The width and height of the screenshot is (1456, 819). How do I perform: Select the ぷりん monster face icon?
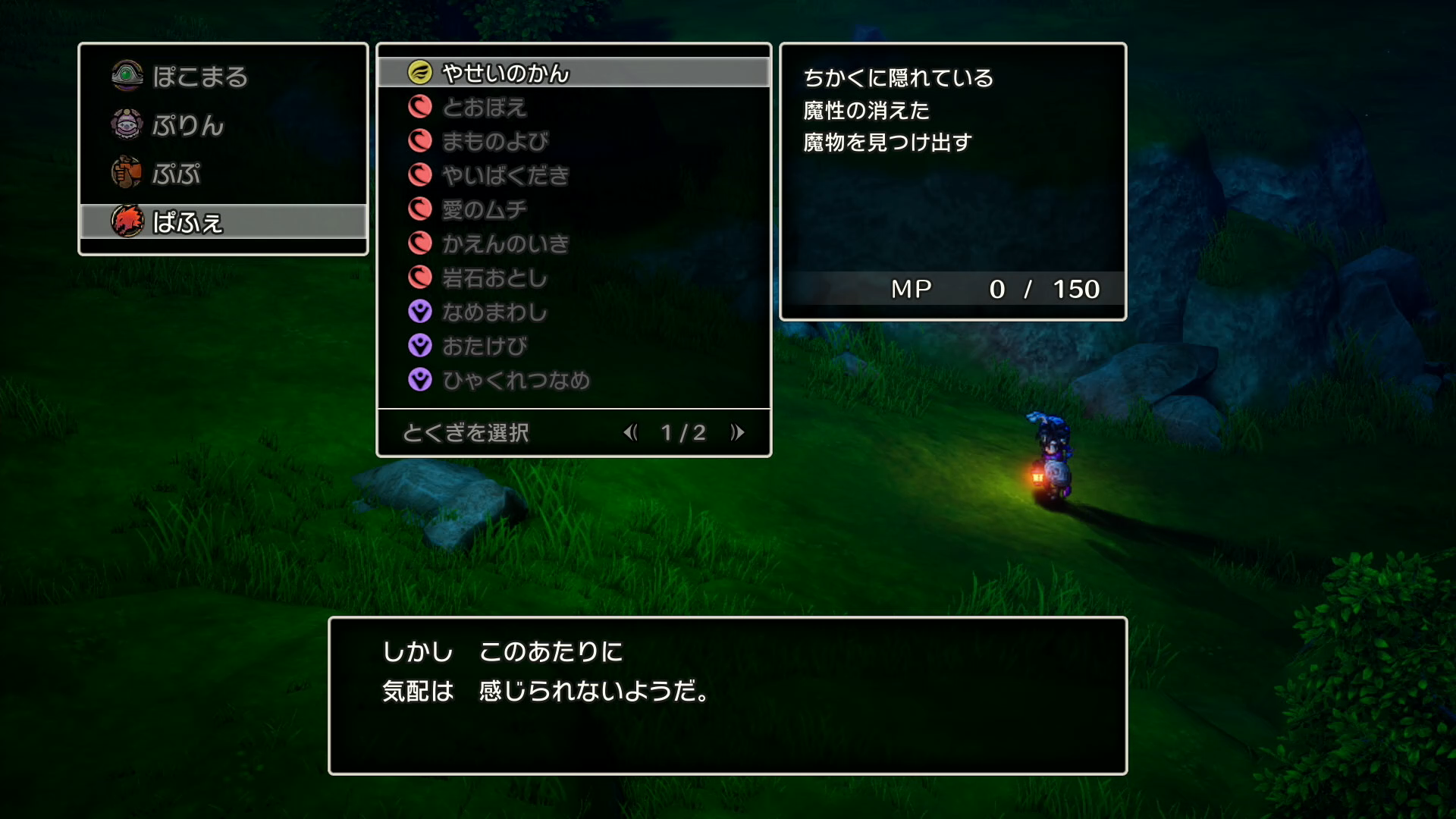click(x=126, y=126)
